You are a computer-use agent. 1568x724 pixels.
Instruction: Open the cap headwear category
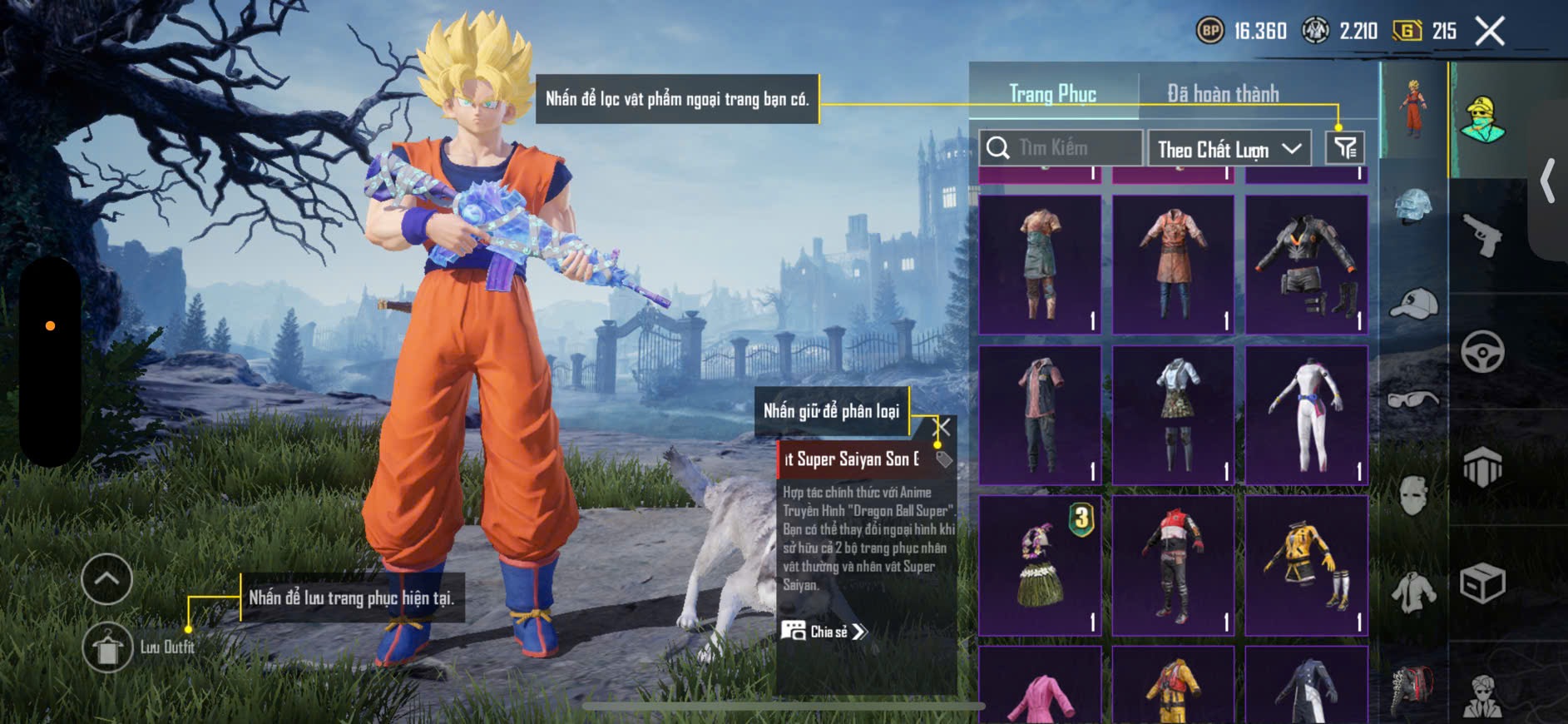click(1413, 304)
